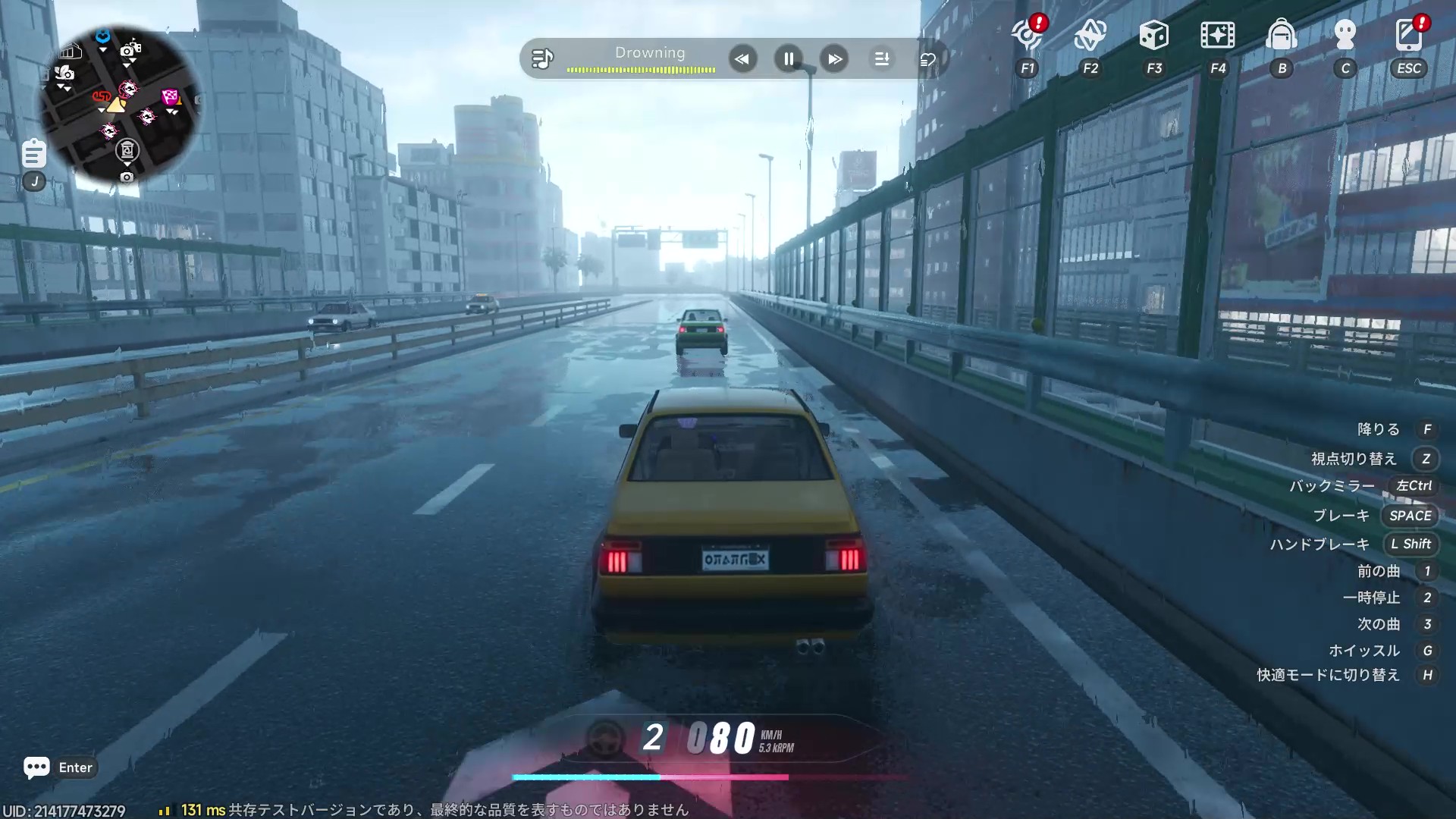Open the chat box bubble
1456x819 pixels.
36,767
